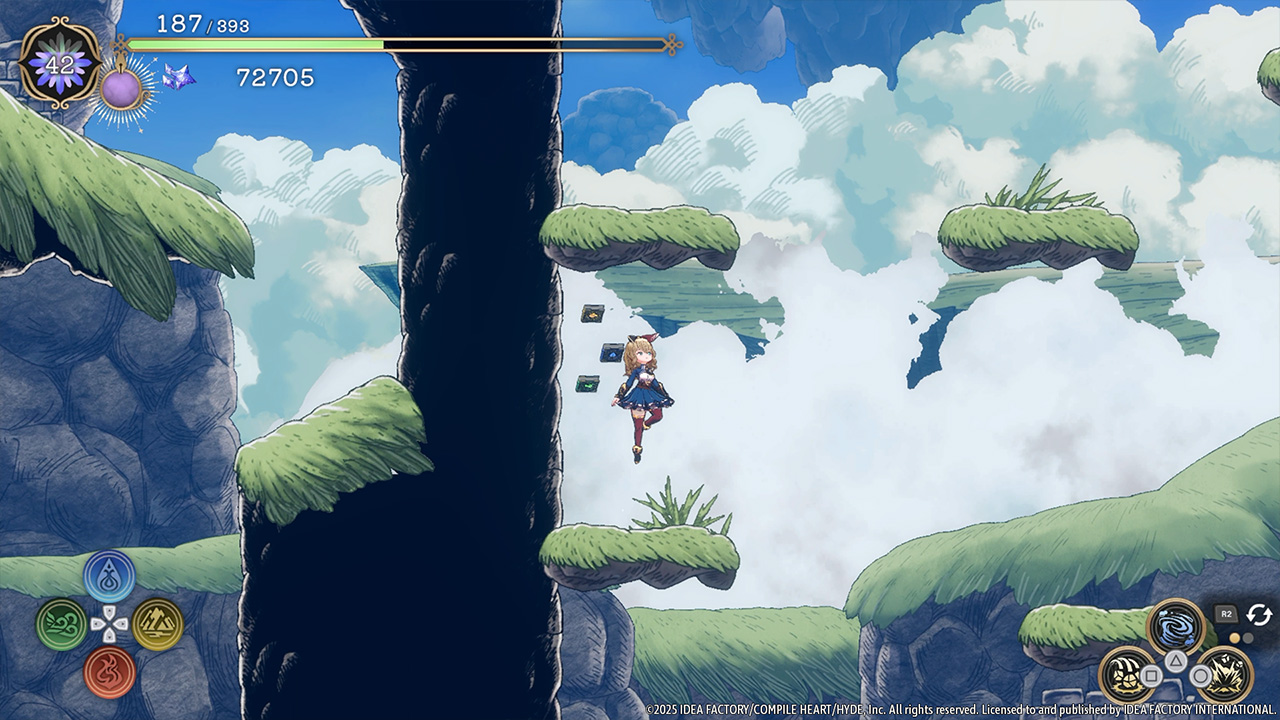
Task: Activate the rock claw ground skill
Action: tap(1127, 675)
